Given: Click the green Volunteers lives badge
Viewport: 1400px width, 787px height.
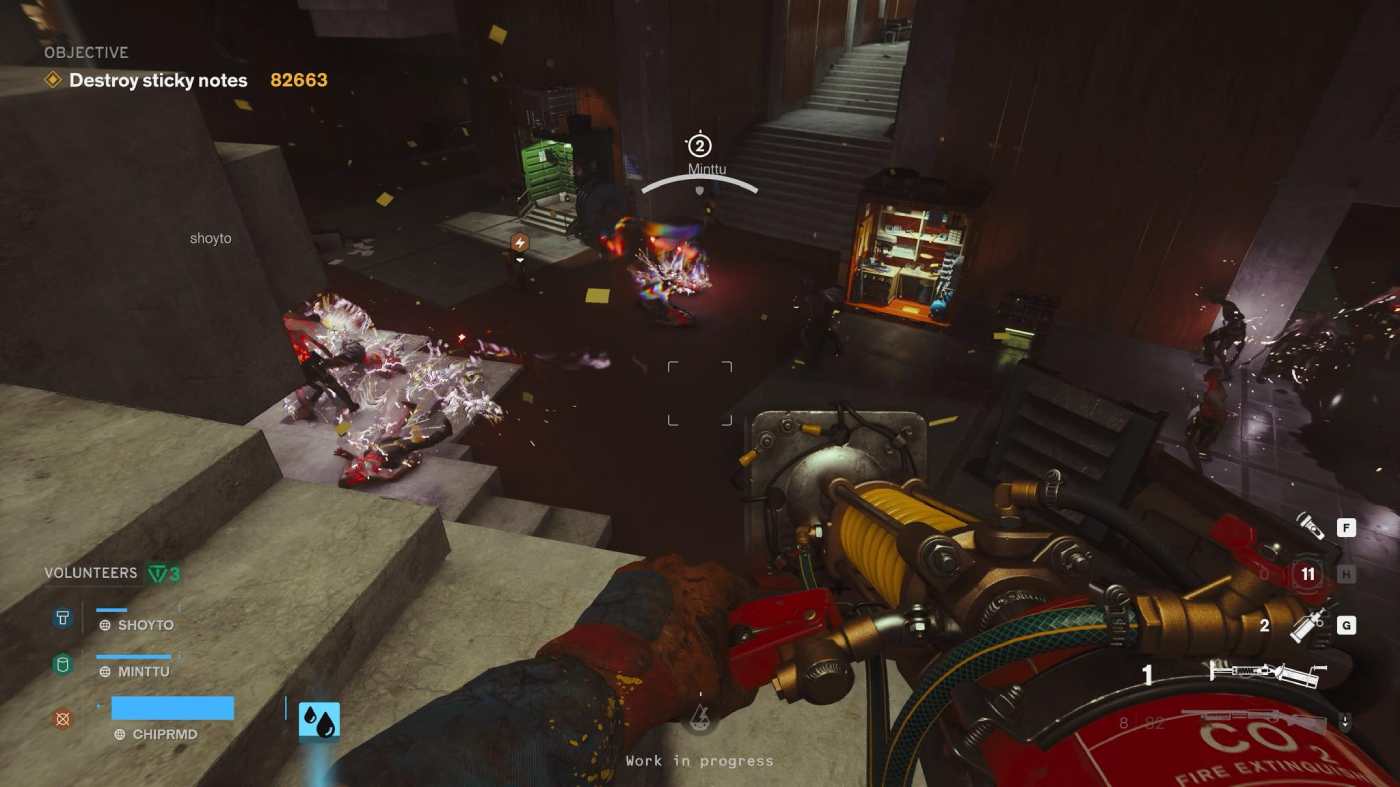Looking at the screenshot, I should pyautogui.click(x=163, y=573).
